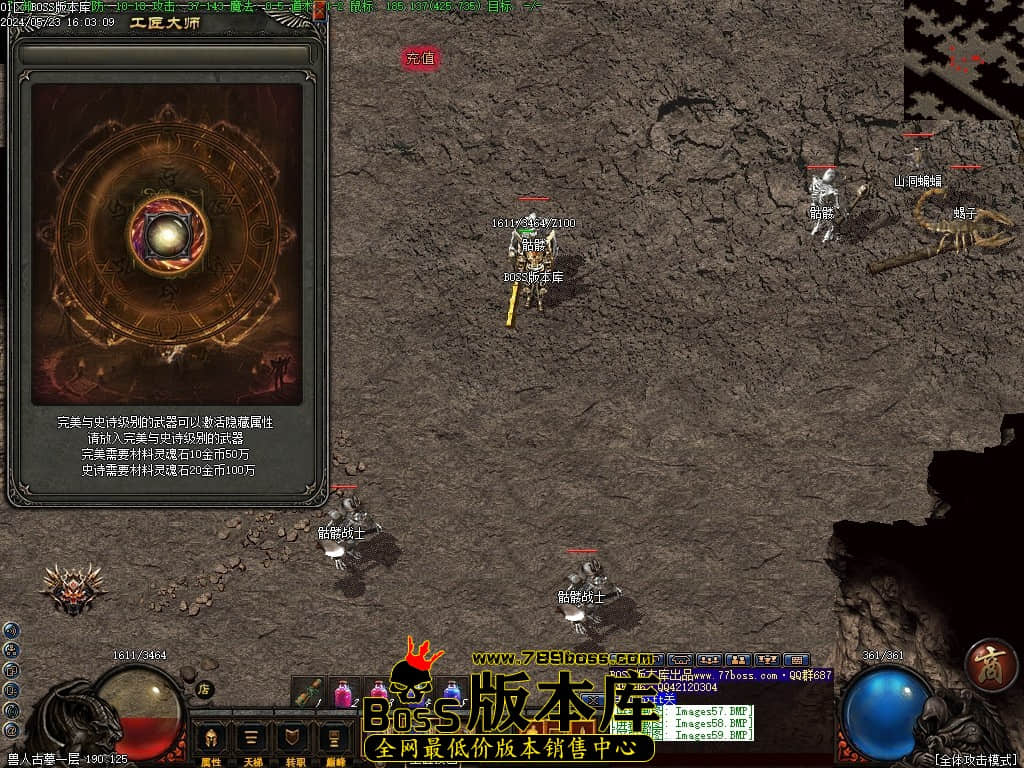1024x768 pixels.
Task: Use the blue potion in hotbar slot 5
Action: pos(452,692)
